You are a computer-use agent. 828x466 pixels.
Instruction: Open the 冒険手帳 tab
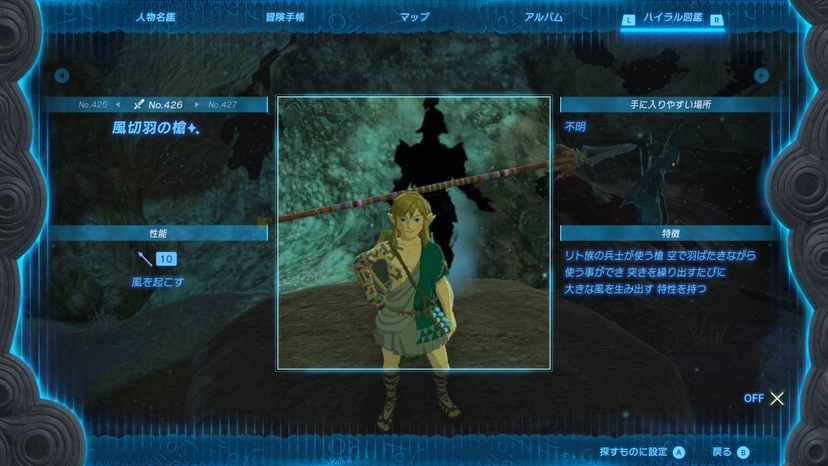pos(285,18)
